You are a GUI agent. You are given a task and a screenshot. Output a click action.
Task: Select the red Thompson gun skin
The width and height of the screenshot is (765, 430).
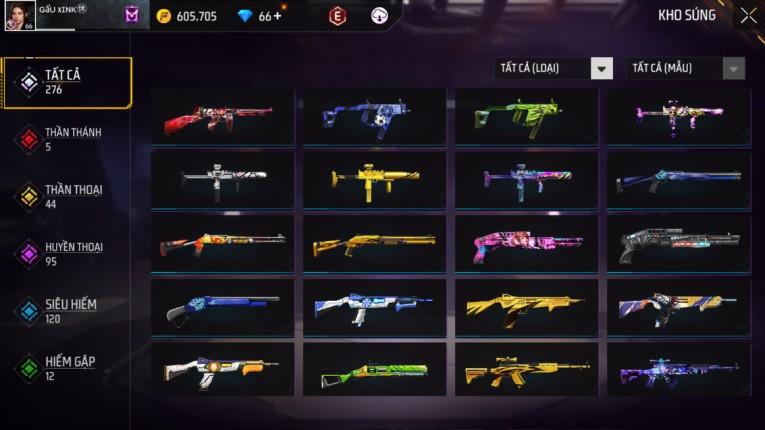pos(222,117)
